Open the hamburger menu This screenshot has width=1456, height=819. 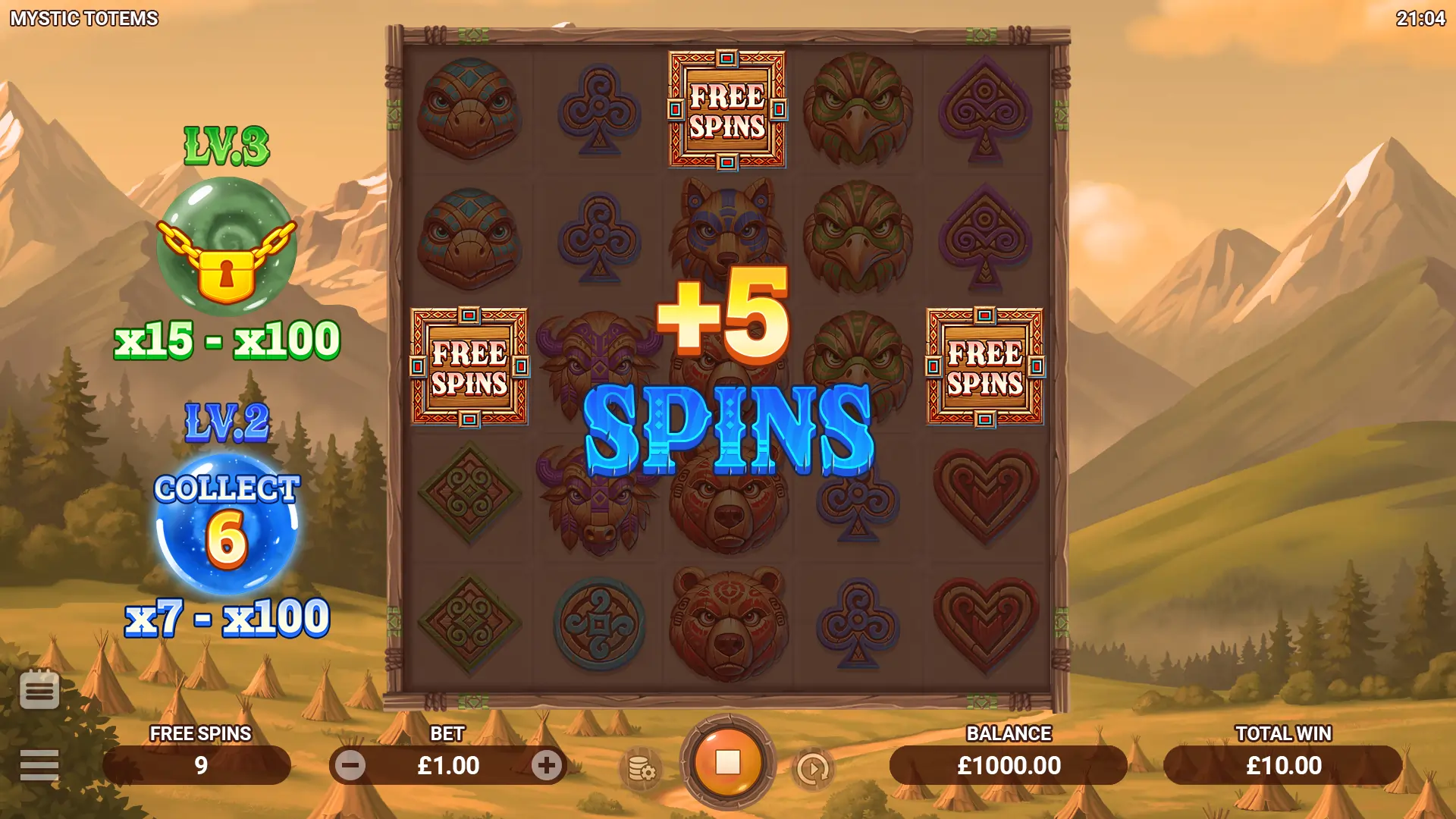[x=39, y=765]
